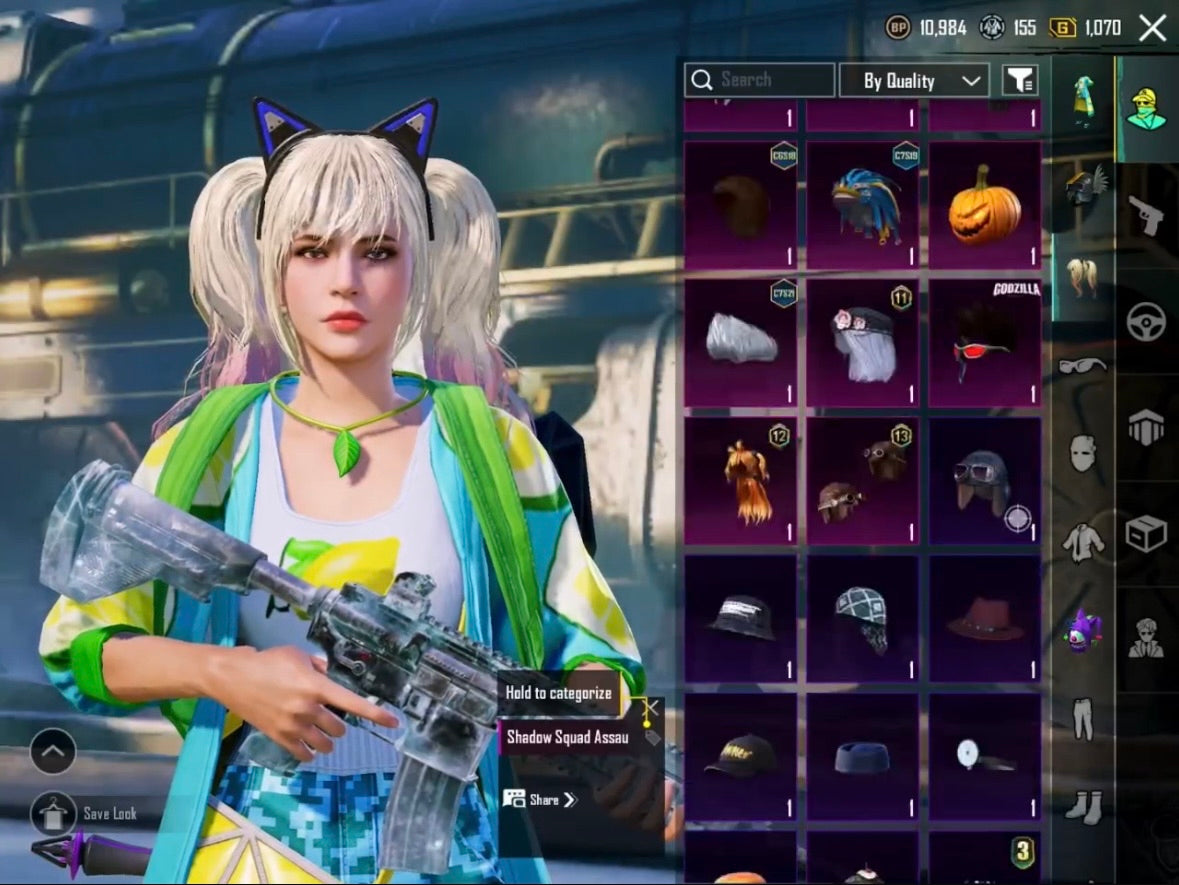Click the inventory search field
This screenshot has height=885, width=1179.
760,80
